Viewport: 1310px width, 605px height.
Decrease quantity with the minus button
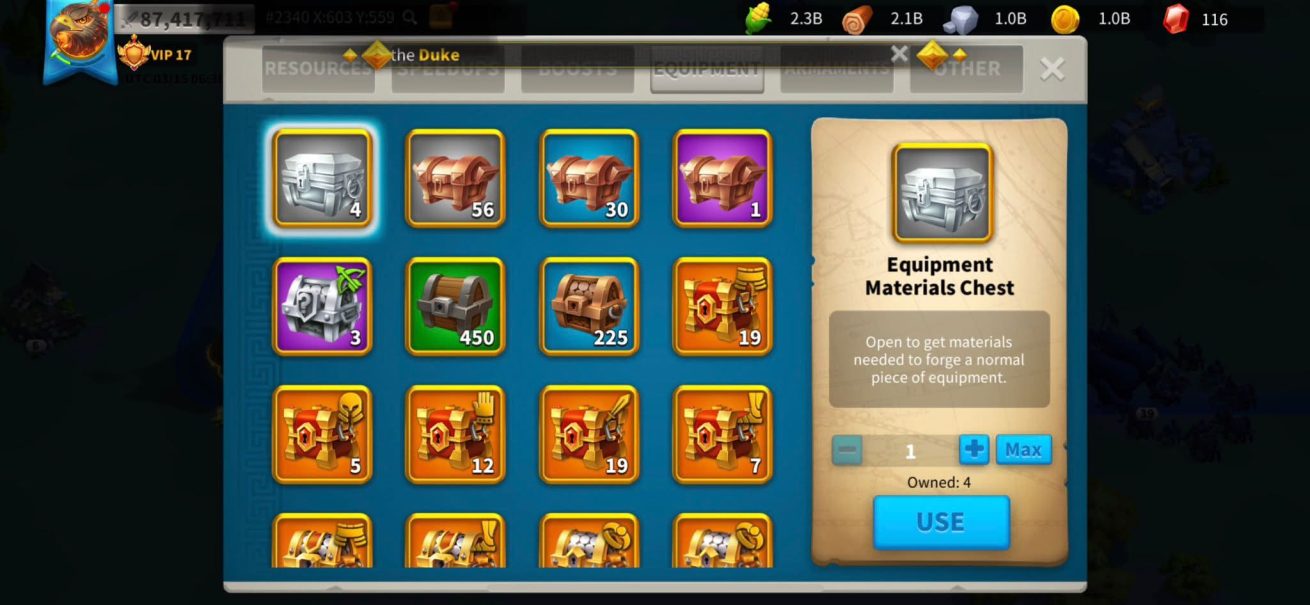pos(847,450)
